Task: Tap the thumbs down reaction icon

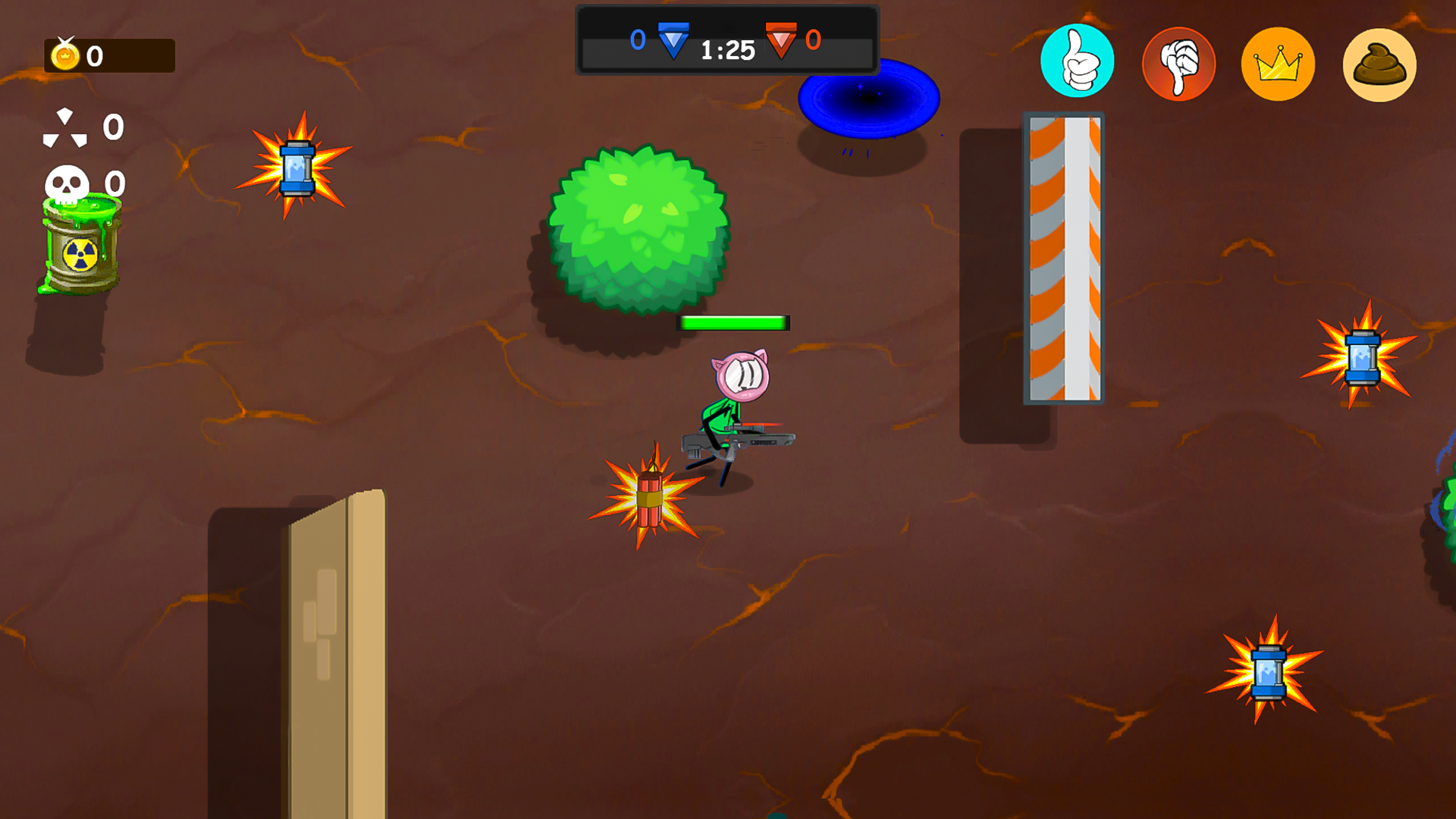Action: (1178, 64)
